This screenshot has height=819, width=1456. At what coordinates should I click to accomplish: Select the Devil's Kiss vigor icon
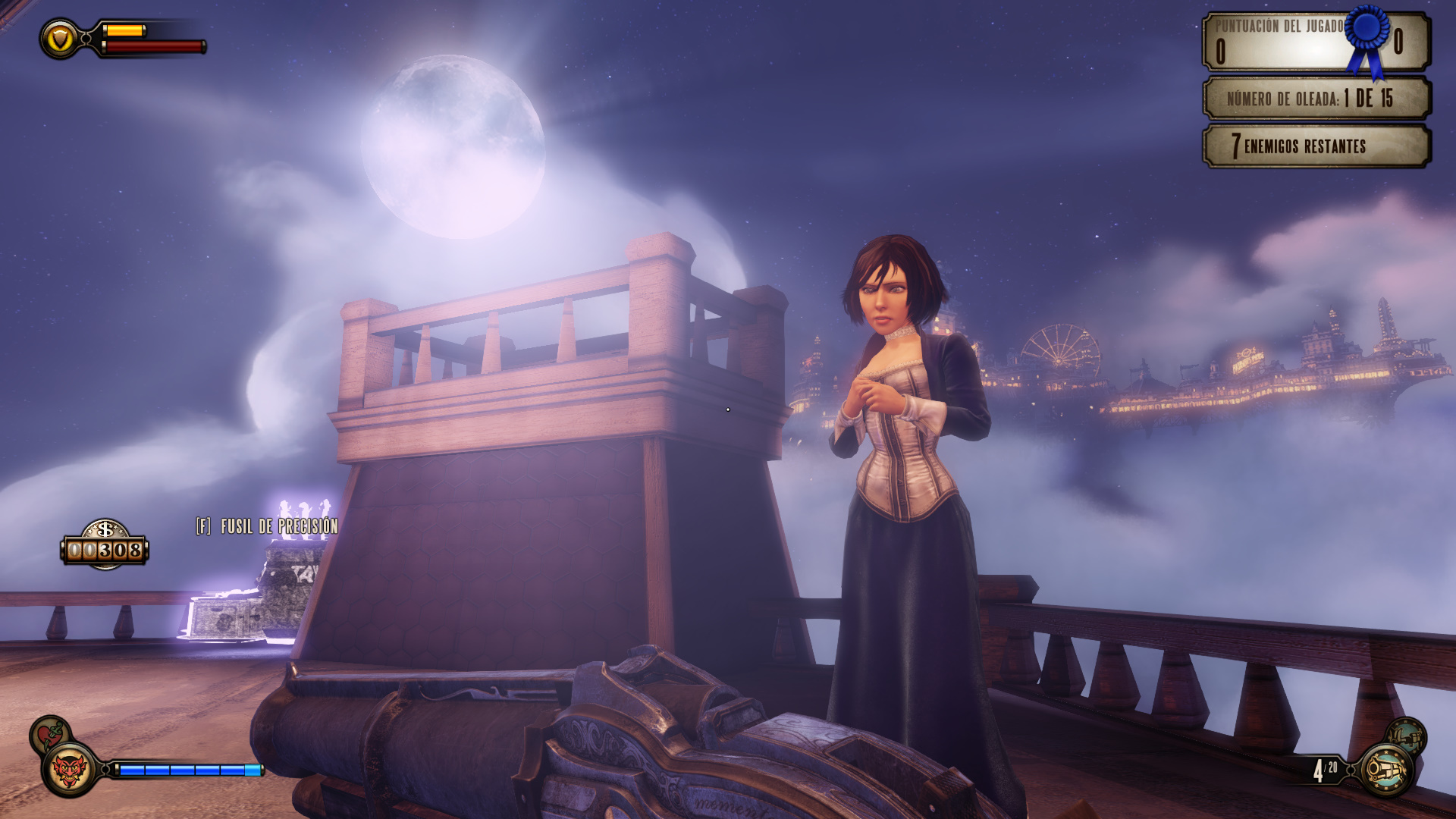tap(70, 770)
